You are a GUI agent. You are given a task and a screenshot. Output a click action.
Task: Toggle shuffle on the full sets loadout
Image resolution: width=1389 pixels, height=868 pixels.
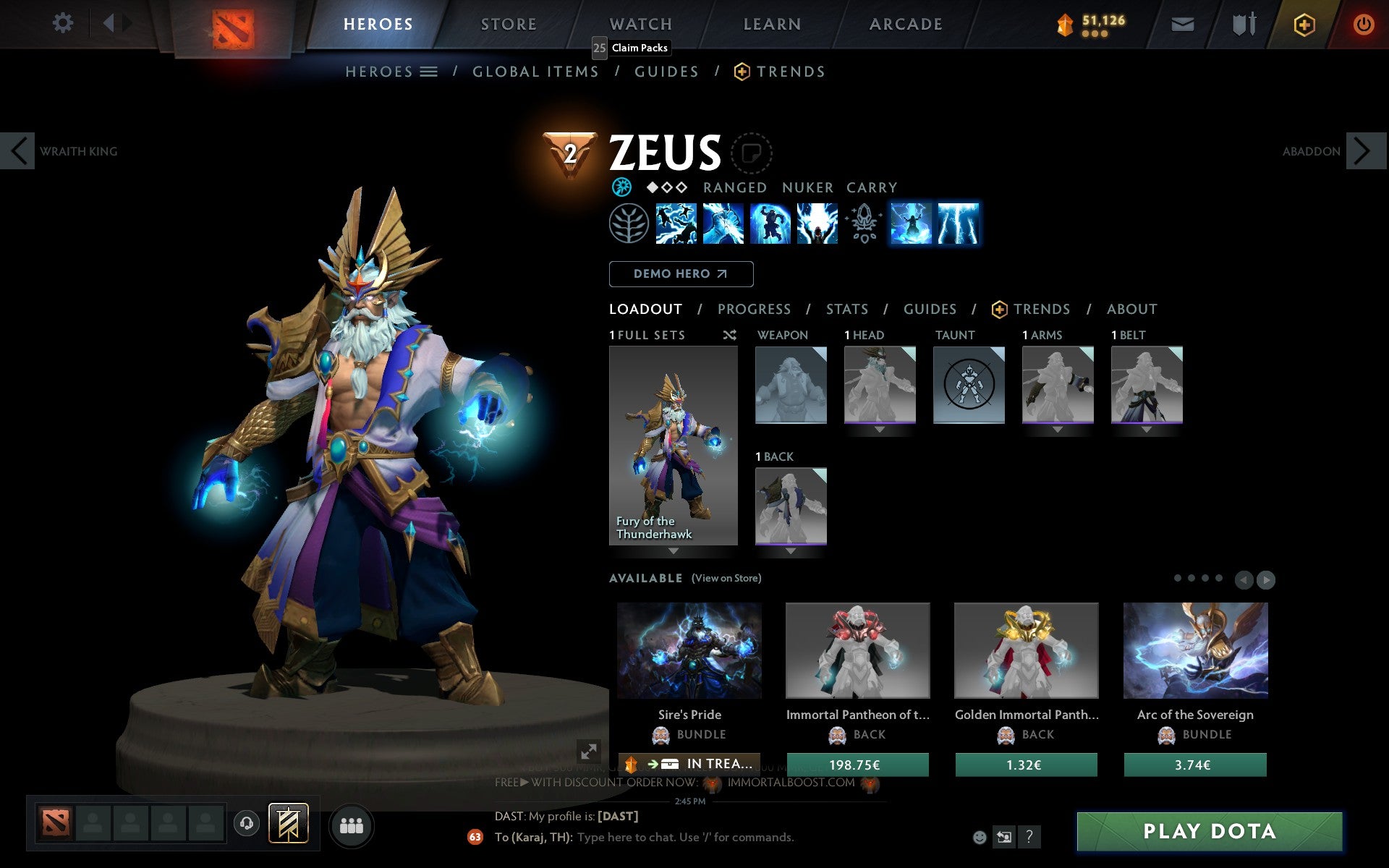click(x=729, y=335)
